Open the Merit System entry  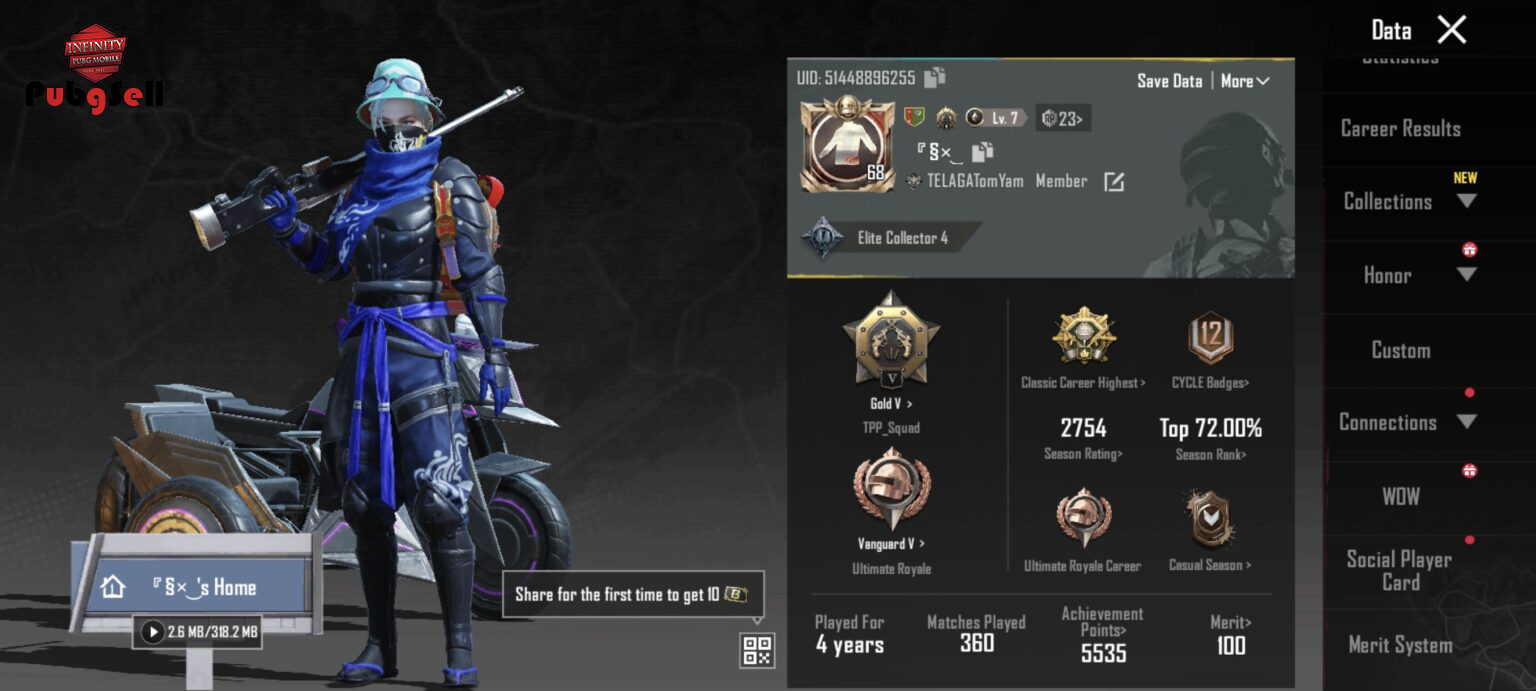pos(1400,645)
